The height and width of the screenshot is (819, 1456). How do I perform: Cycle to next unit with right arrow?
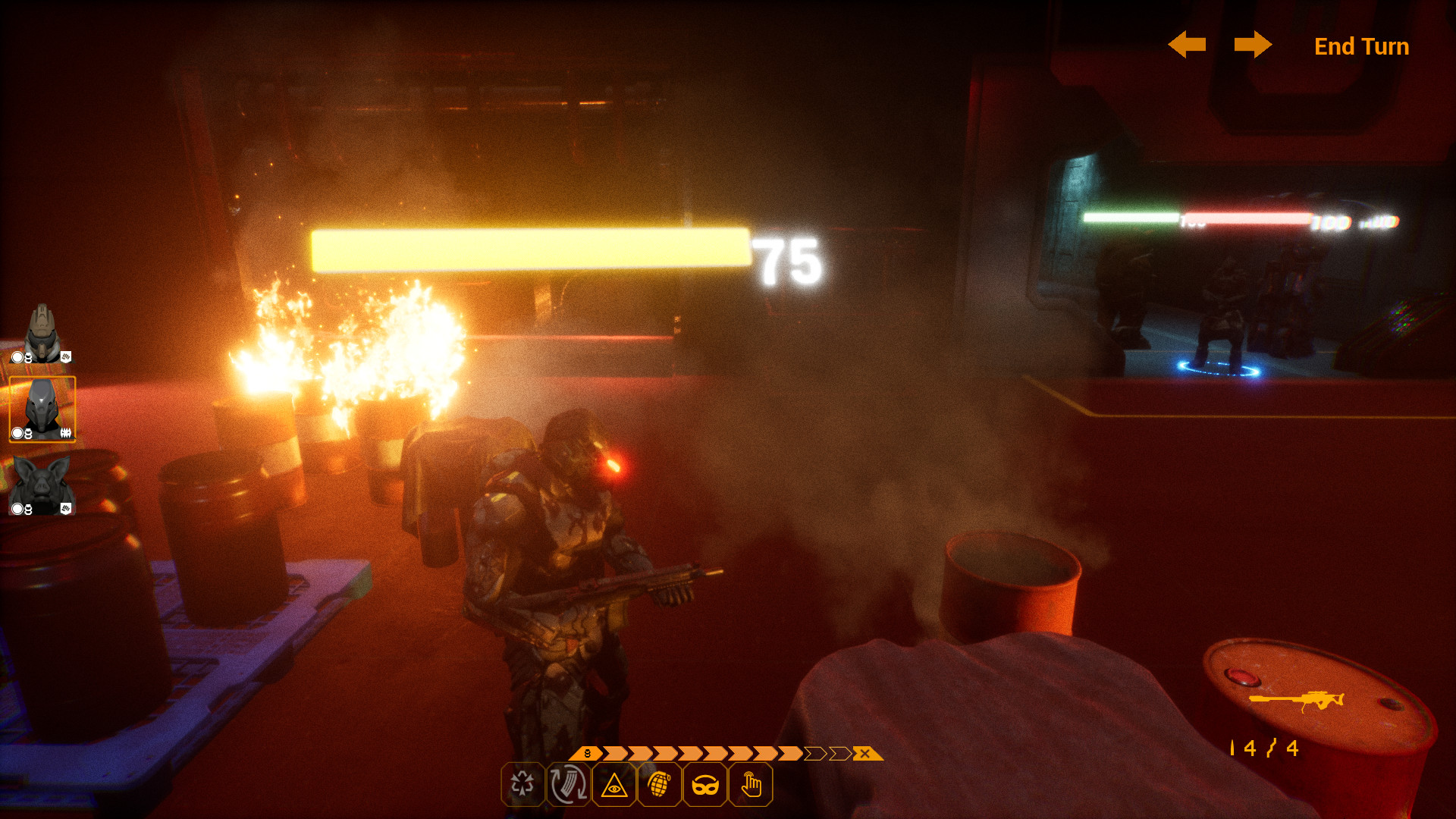coord(1253,45)
